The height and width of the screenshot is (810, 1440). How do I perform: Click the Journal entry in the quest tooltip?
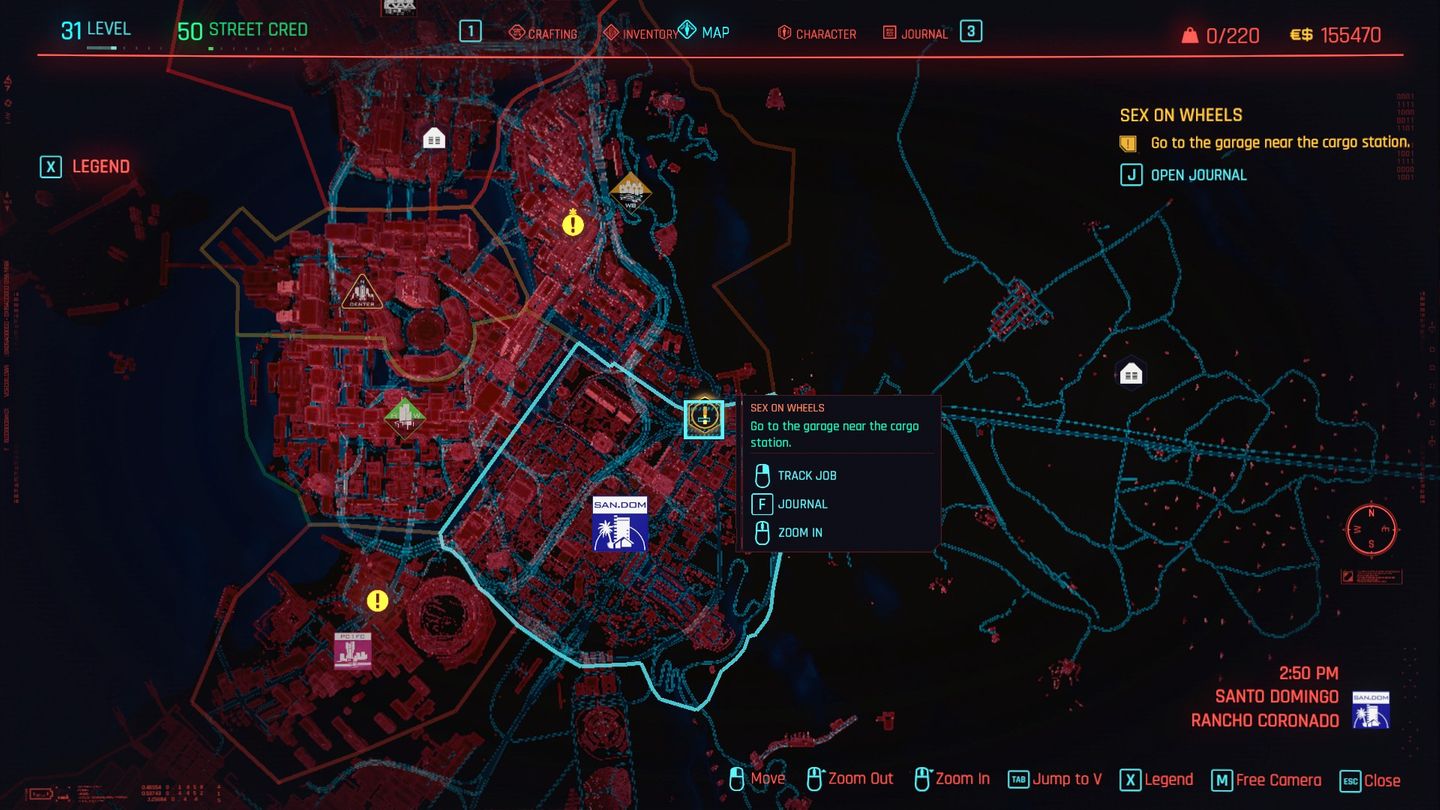coord(802,504)
